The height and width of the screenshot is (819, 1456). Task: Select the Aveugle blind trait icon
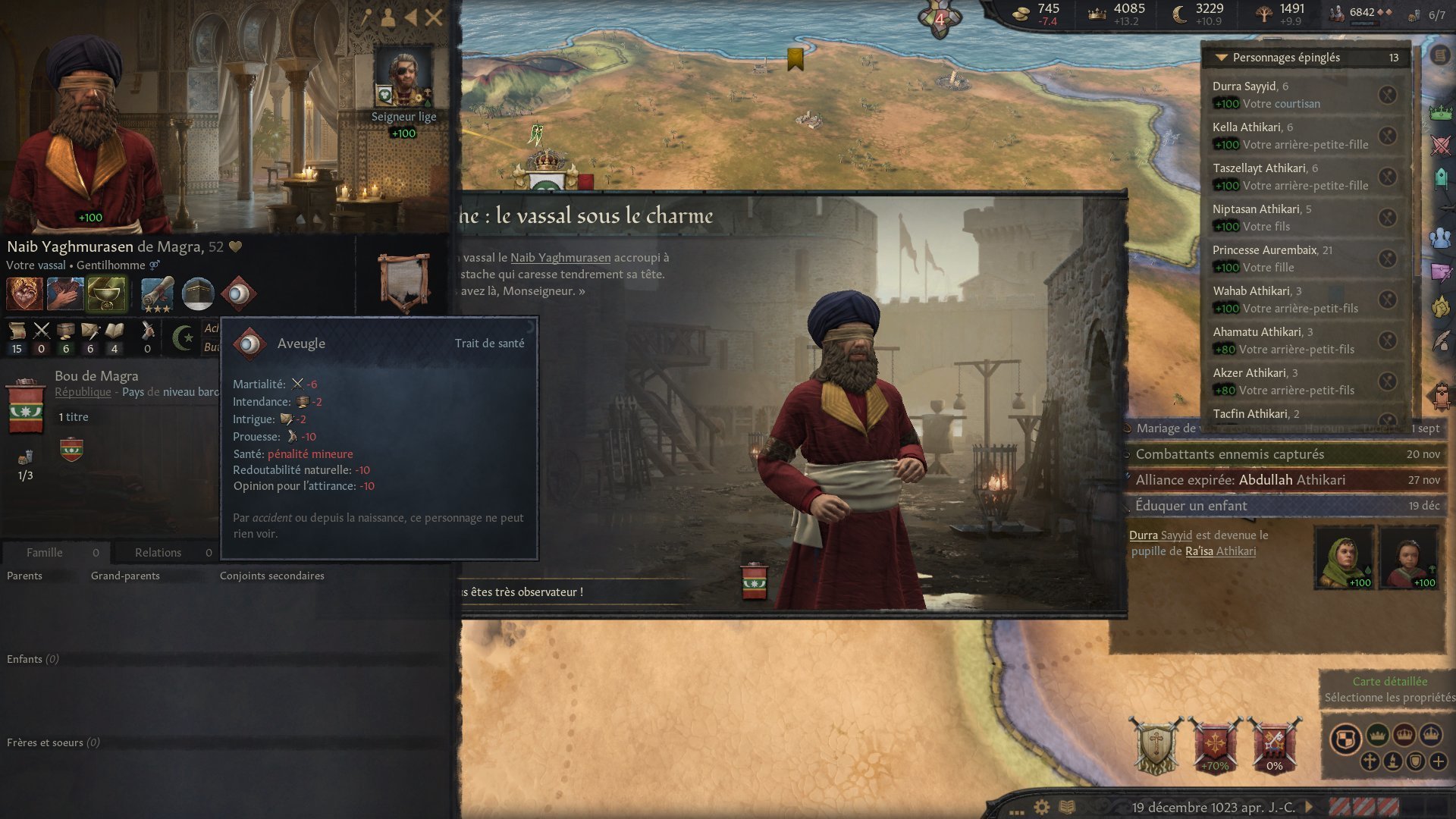239,294
